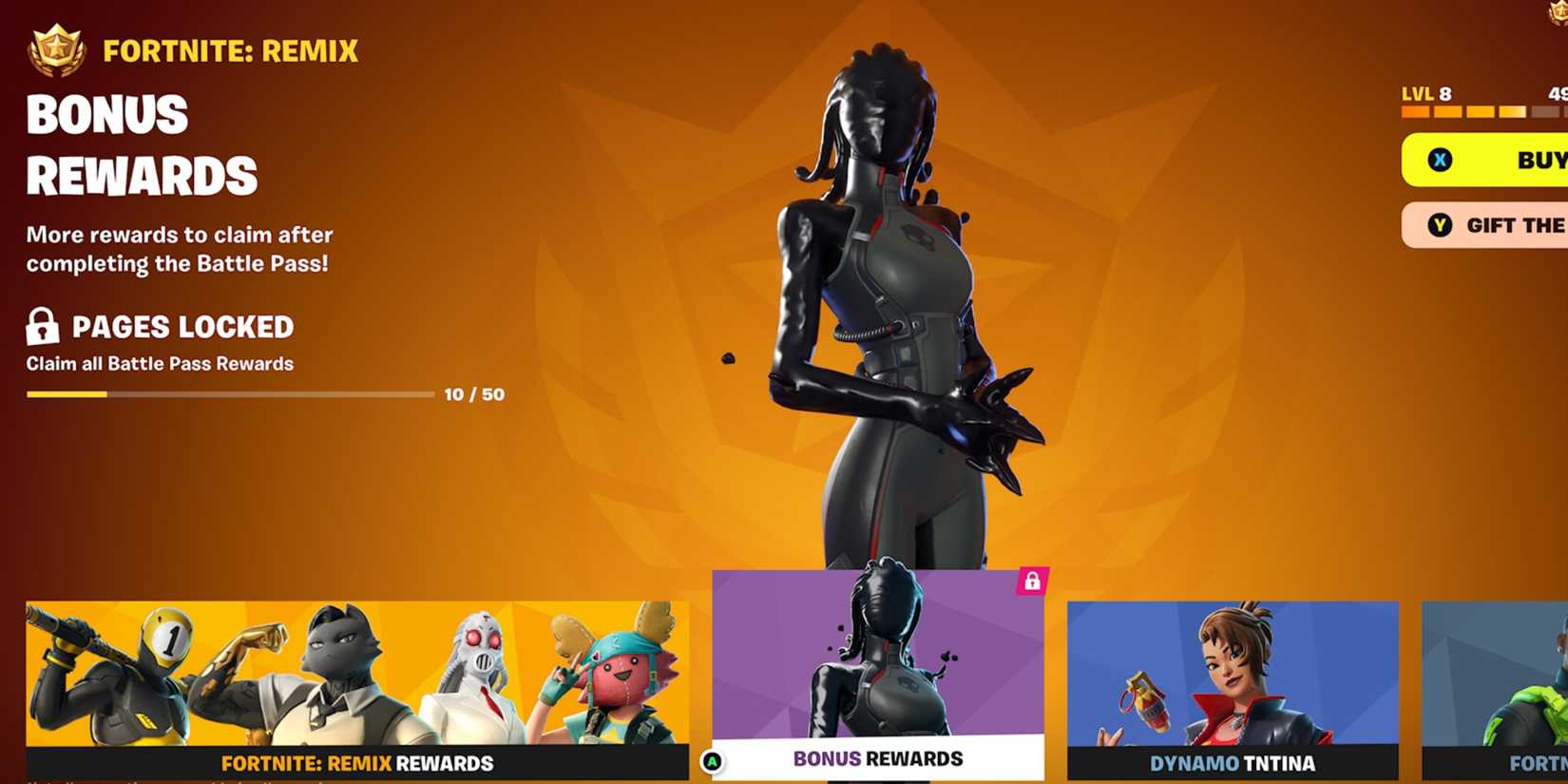Click the pink lock badge on Bonus Rewards card

[x=1031, y=582]
